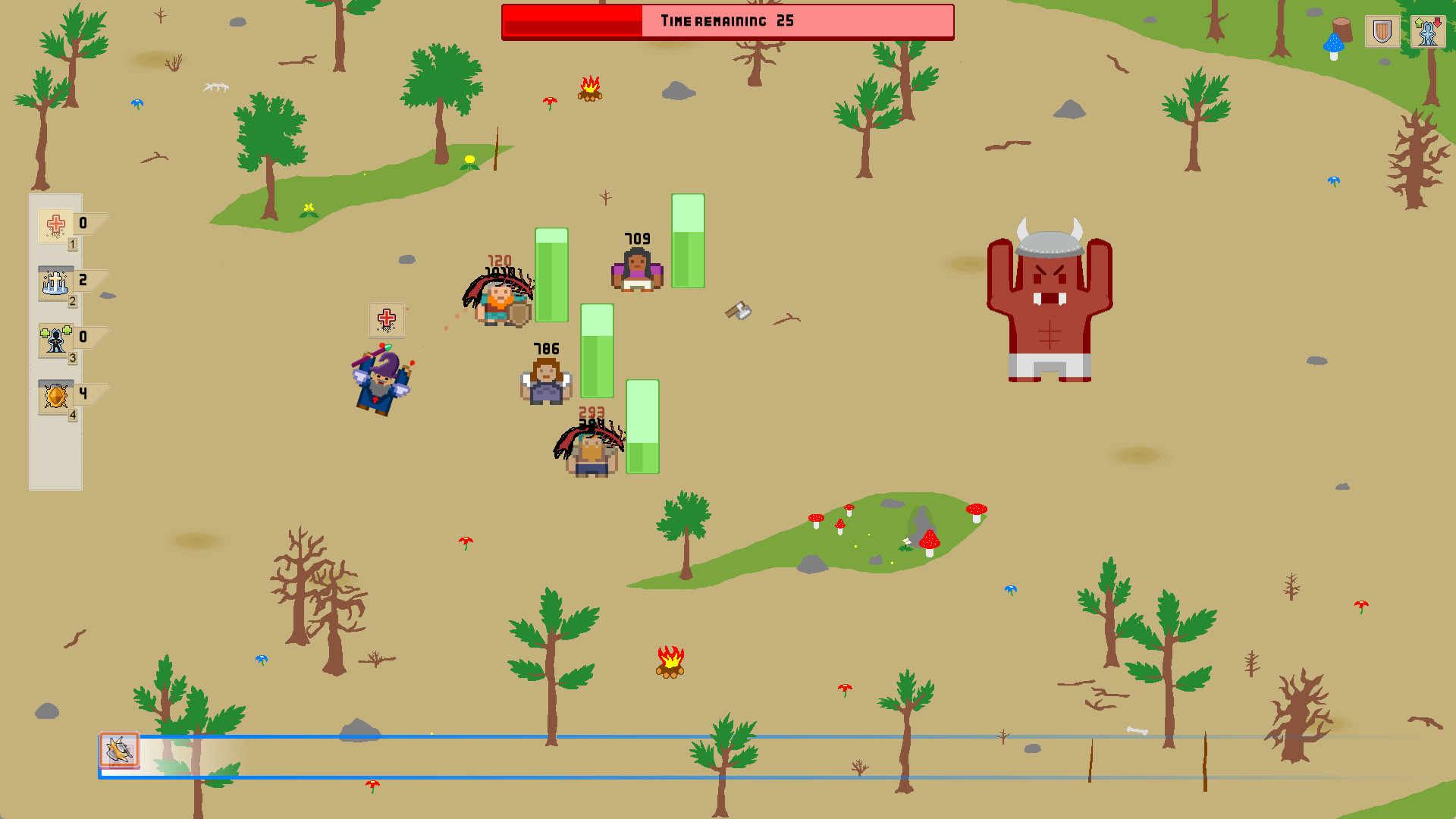Click the blue mushroom icon near top right
The image size is (1456, 819).
tap(1332, 43)
